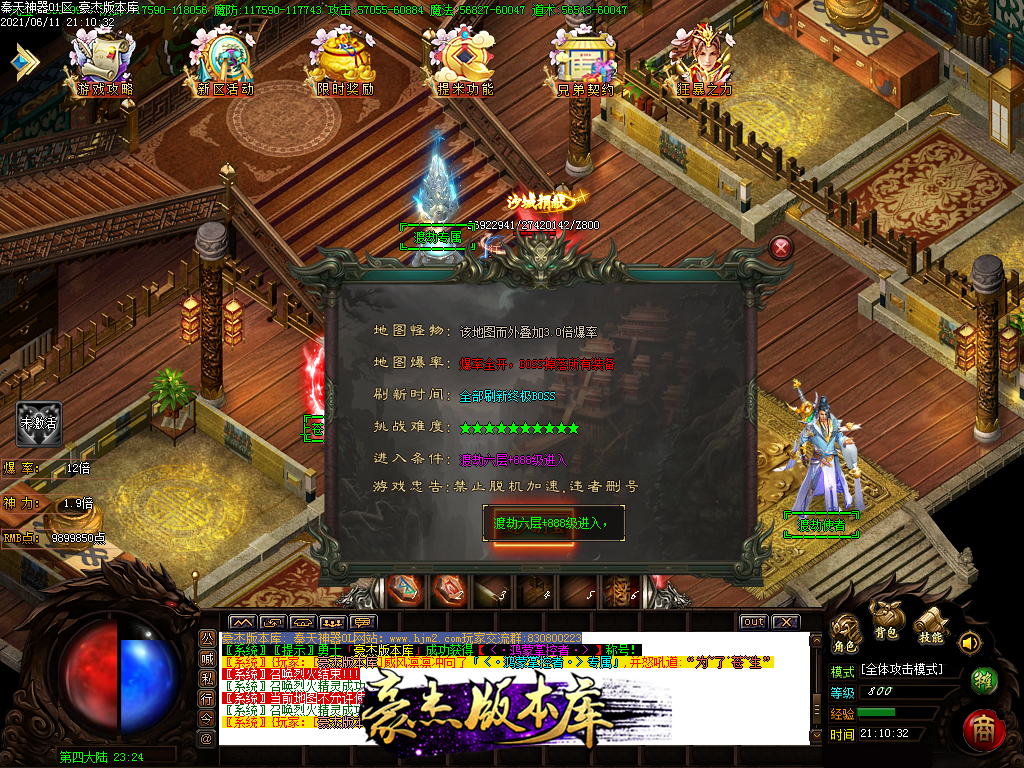Select the 私 private chat channel

[207, 678]
